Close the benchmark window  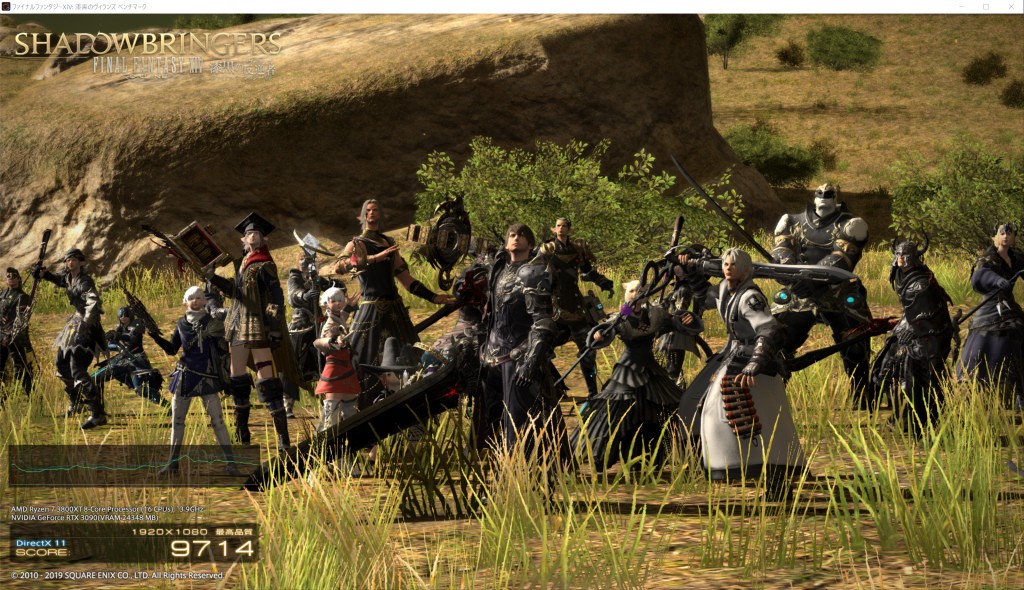pos(1010,6)
